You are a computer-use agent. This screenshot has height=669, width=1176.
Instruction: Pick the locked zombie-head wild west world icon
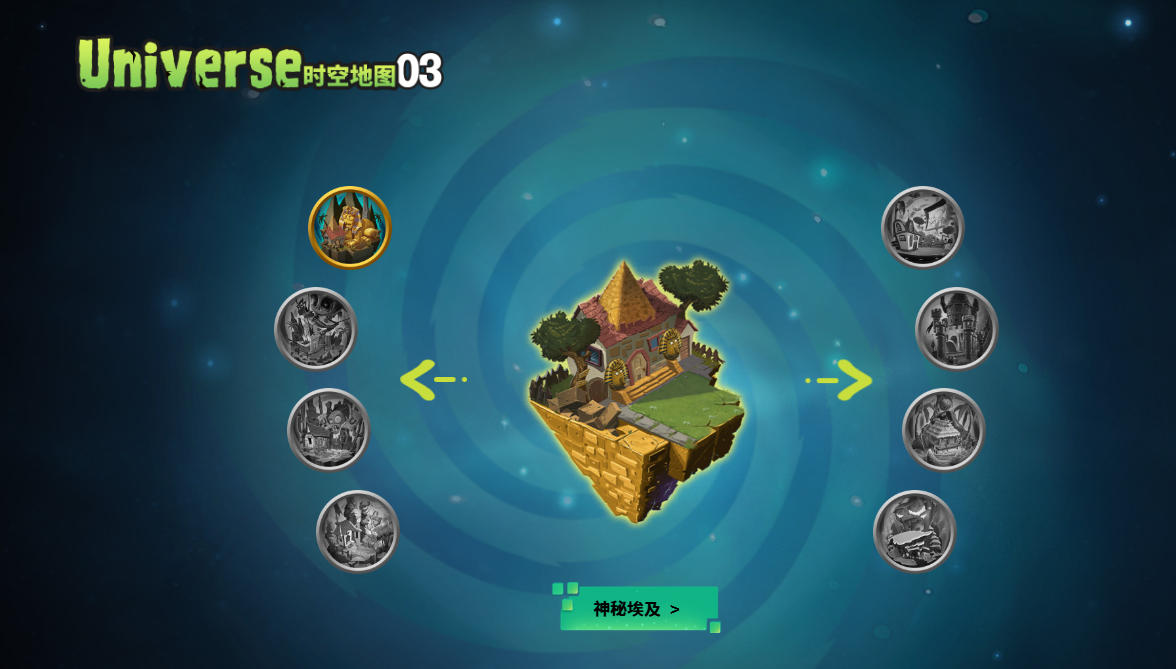pyautogui.click(x=328, y=429)
